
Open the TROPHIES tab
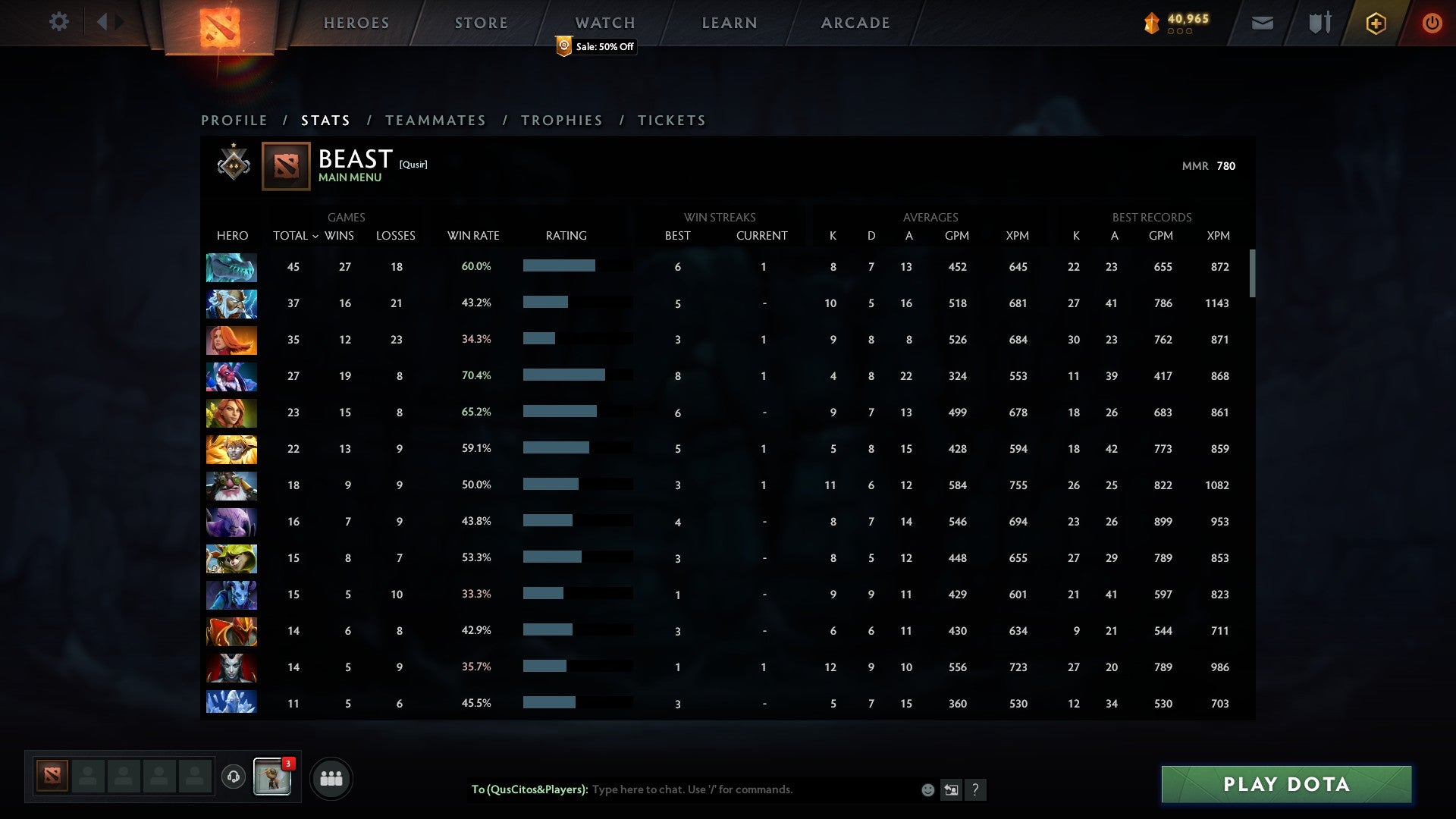coord(561,120)
